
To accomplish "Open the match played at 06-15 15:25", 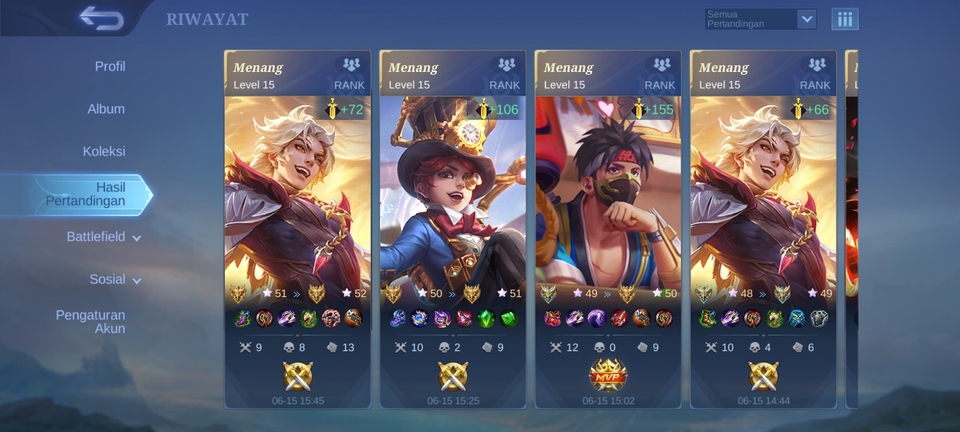I will tap(453, 230).
